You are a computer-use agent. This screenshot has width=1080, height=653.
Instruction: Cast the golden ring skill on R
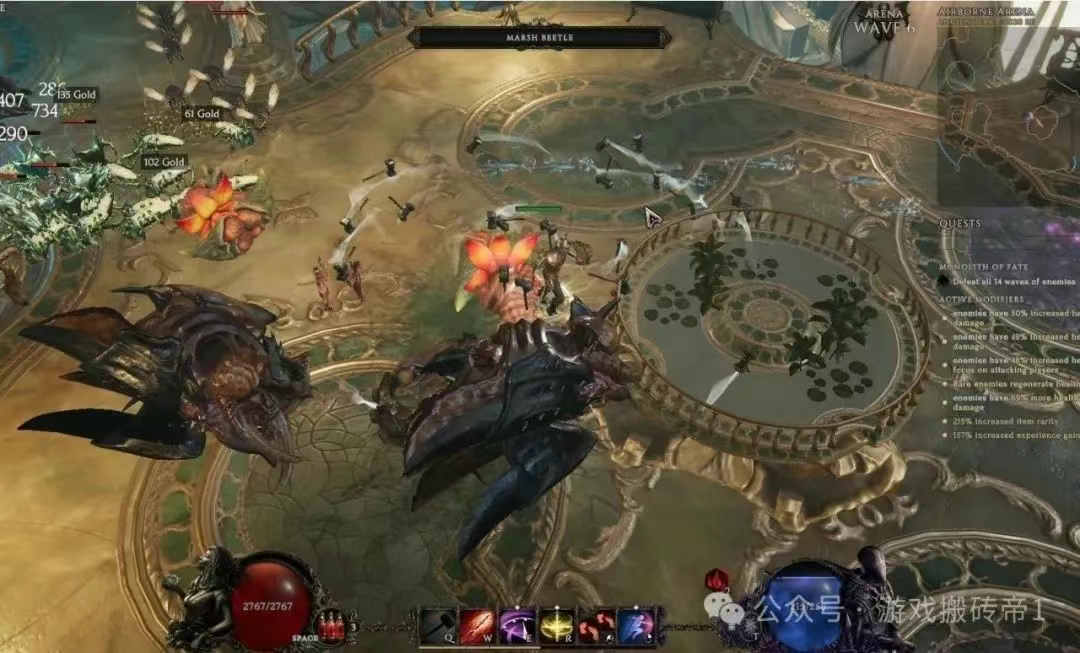[x=556, y=625]
